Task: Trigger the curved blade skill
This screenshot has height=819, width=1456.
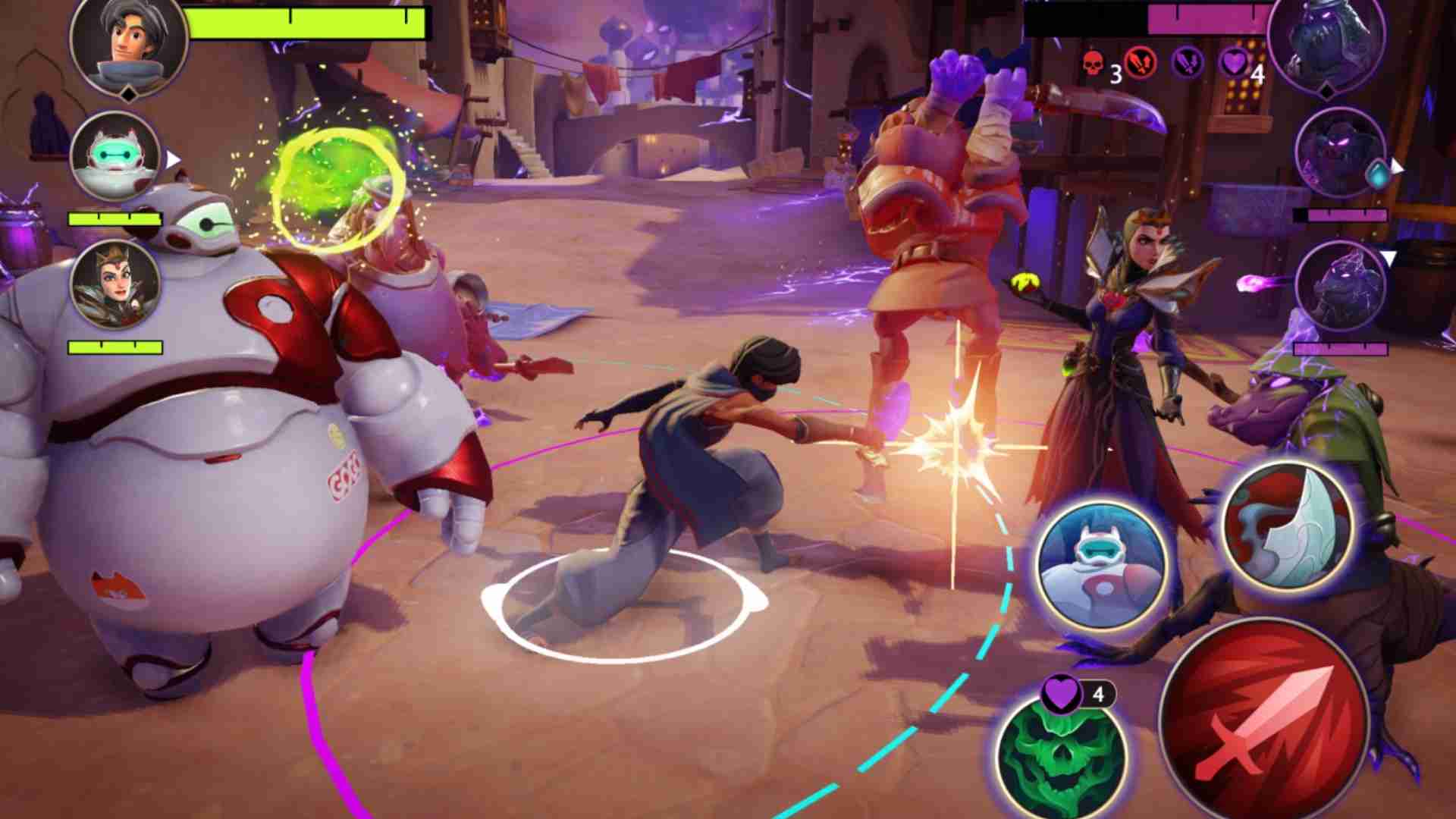Action: (1288, 529)
